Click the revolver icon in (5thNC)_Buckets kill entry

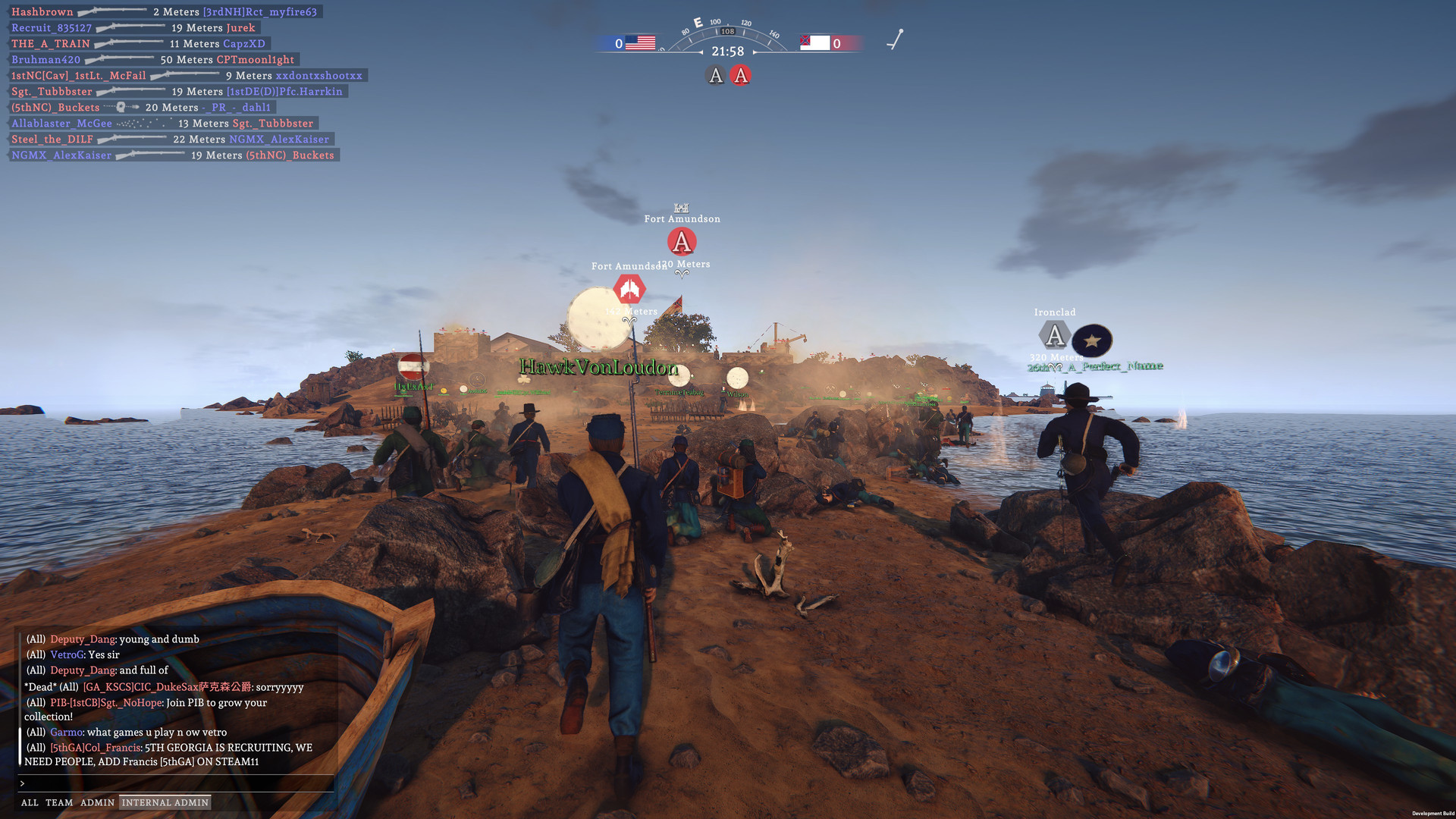coord(121,107)
